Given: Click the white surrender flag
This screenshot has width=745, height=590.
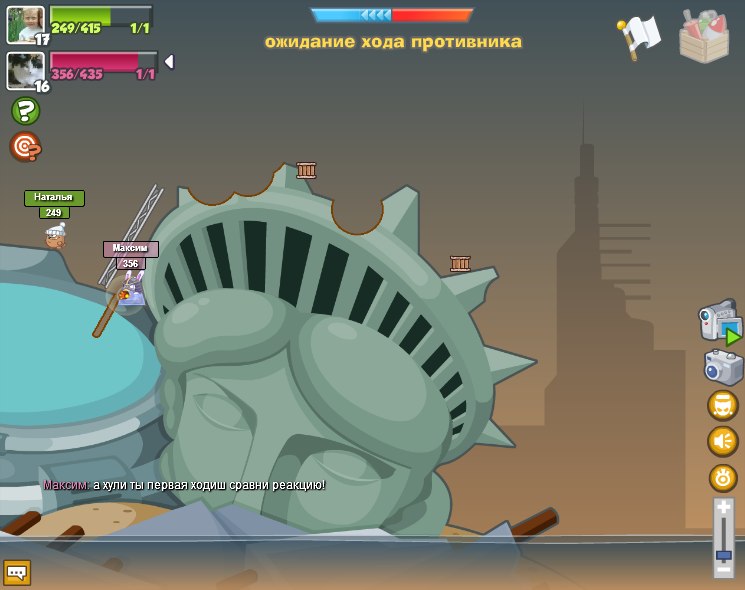Looking at the screenshot, I should tap(639, 36).
